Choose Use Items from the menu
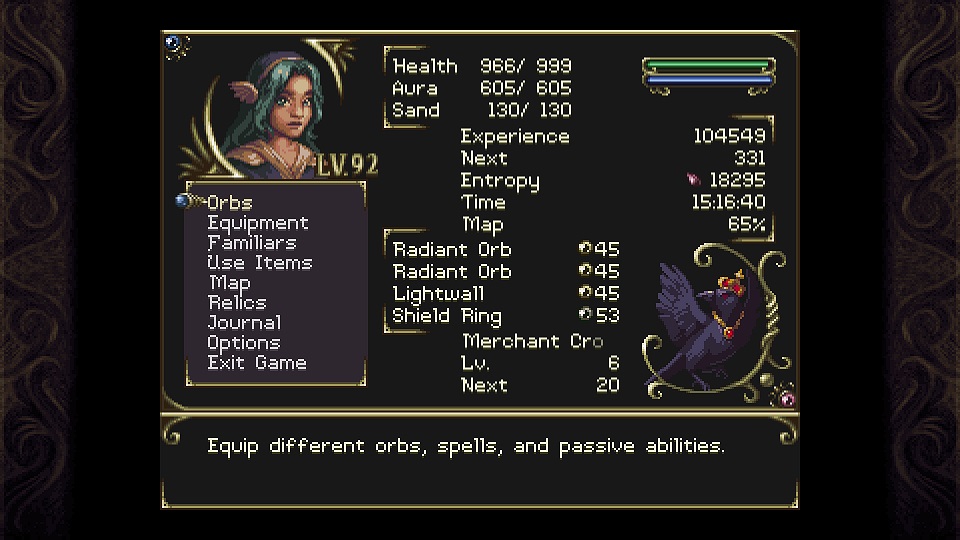This screenshot has width=960, height=540. click(260, 263)
